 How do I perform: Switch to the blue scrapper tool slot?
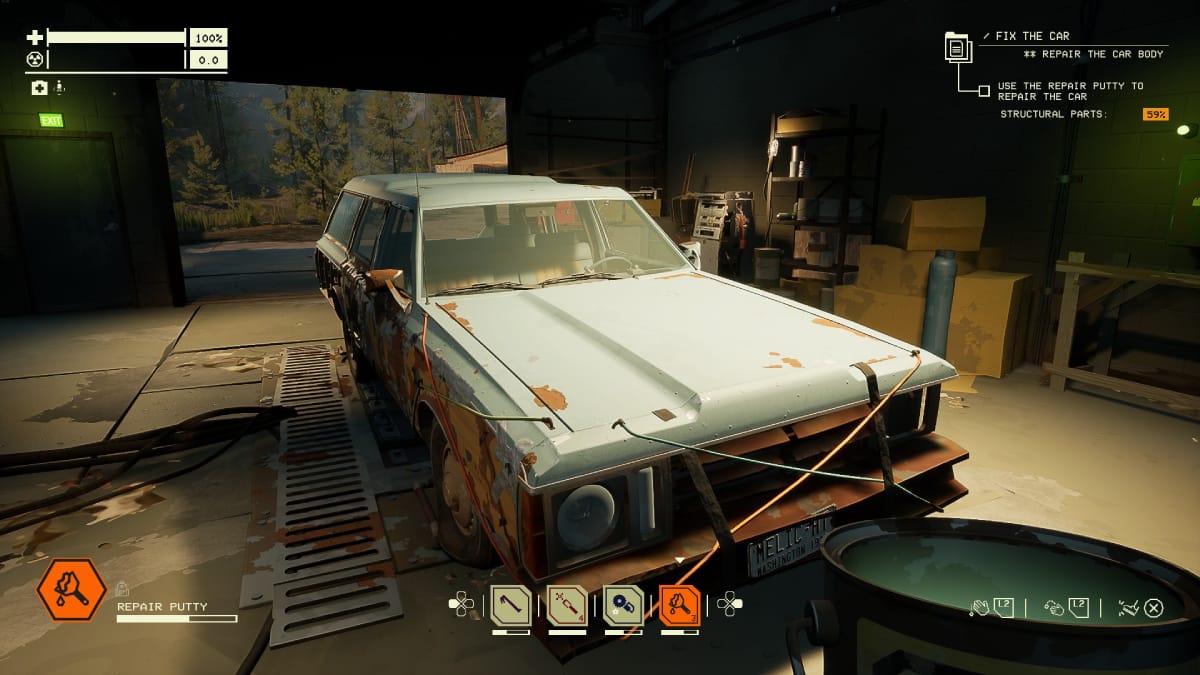point(623,606)
